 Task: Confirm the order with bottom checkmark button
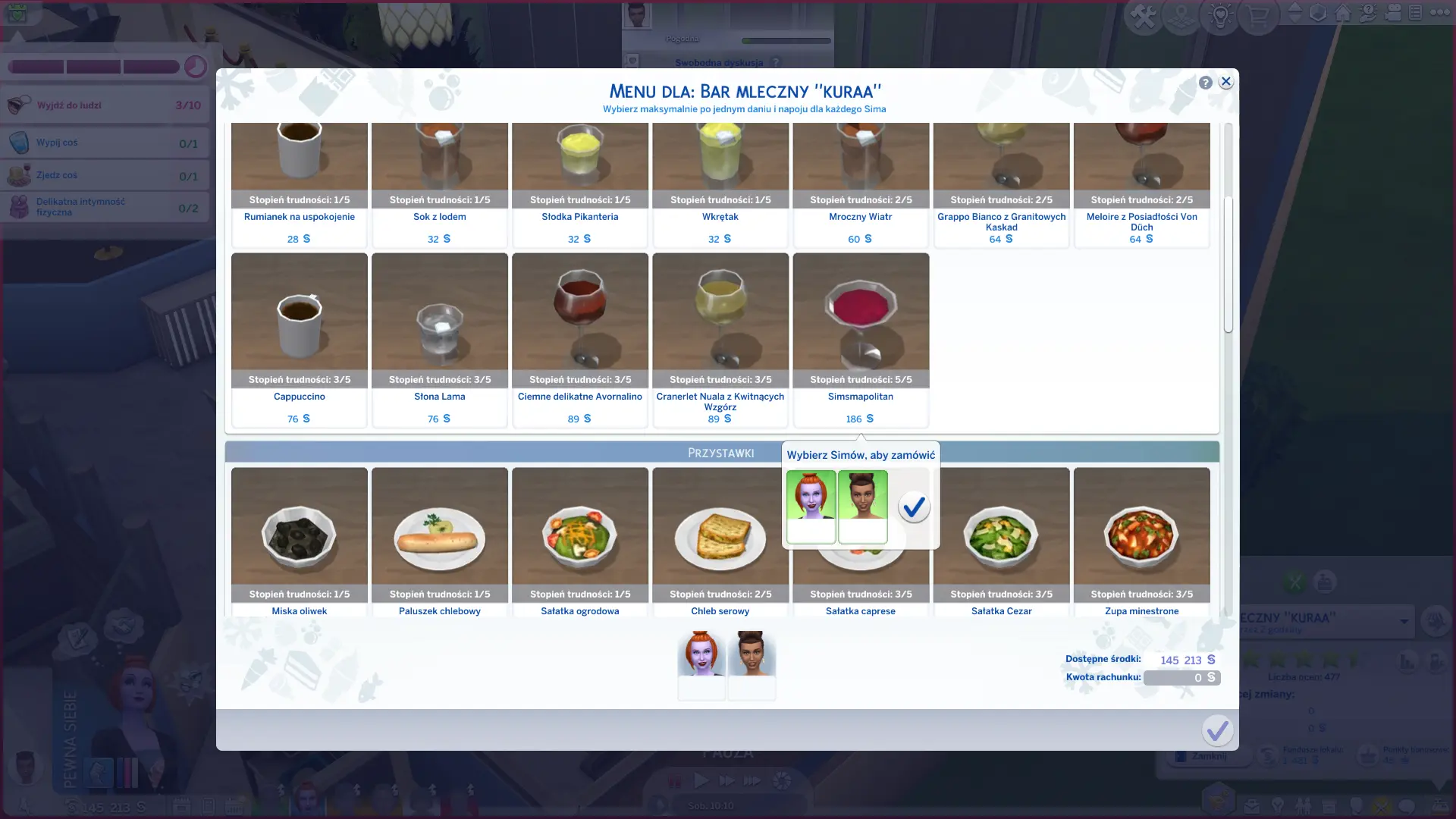(x=1217, y=730)
